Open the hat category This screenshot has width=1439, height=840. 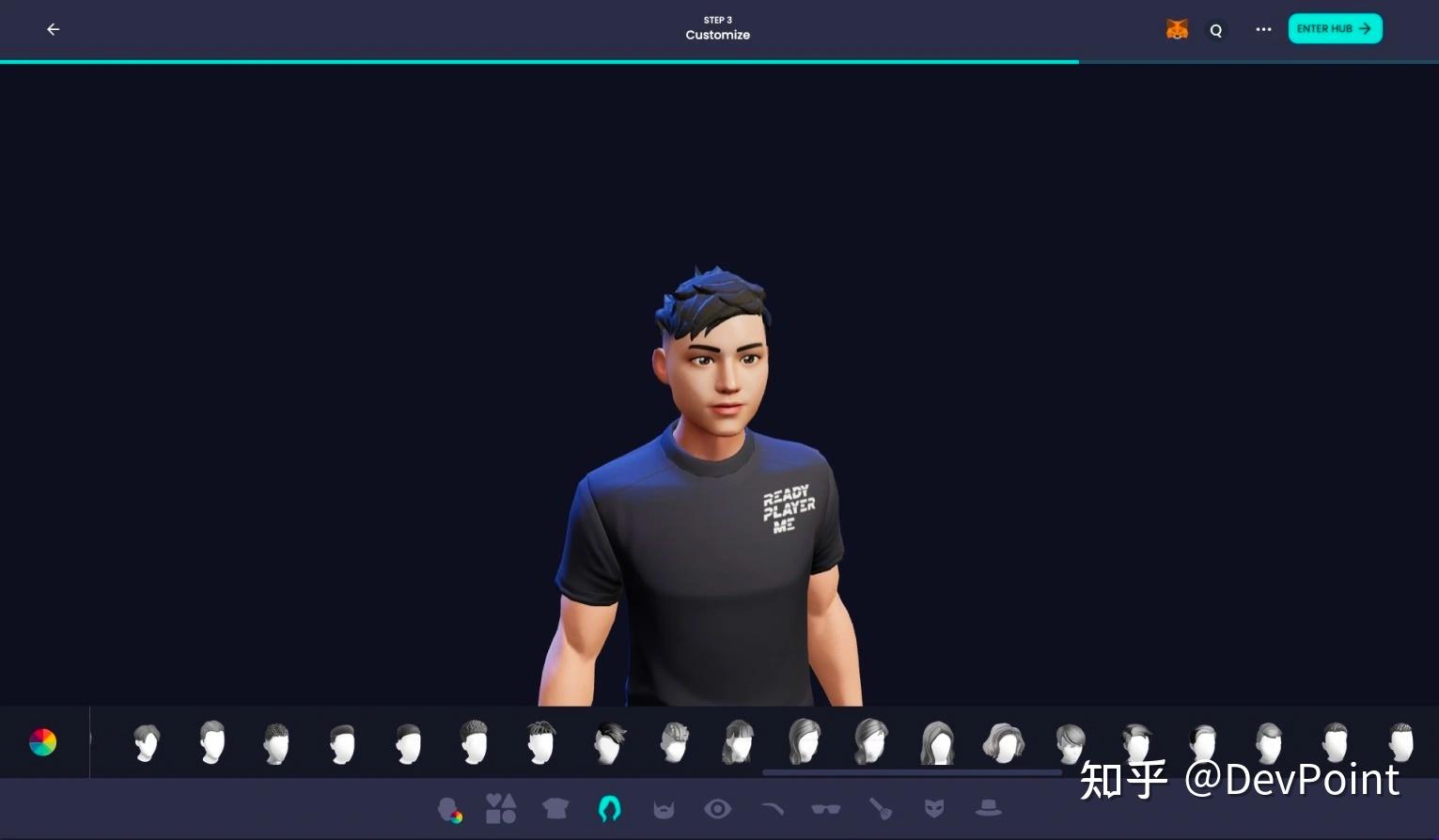988,808
